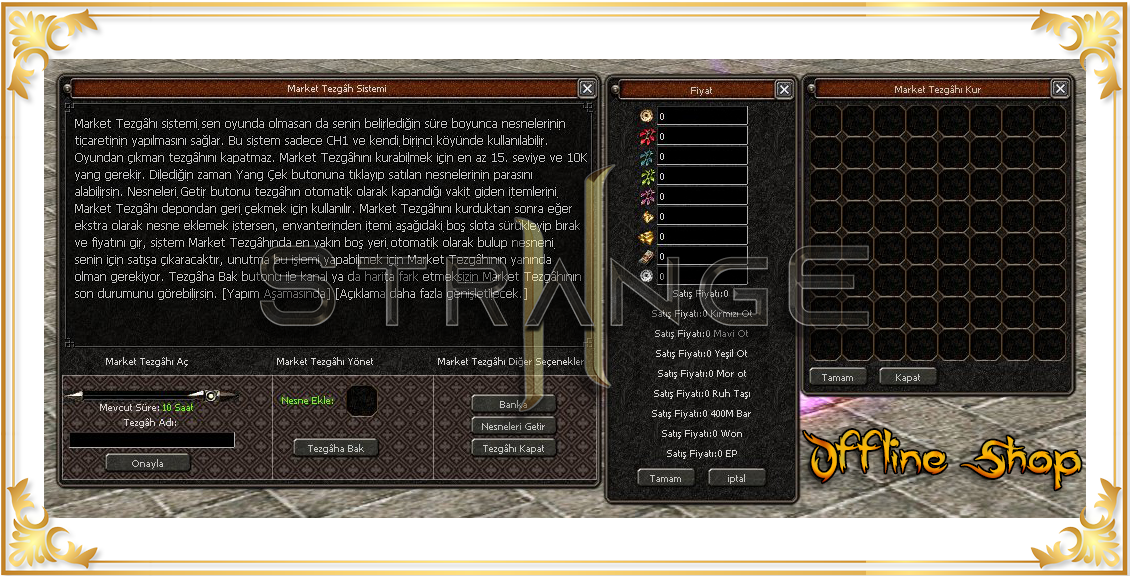Image resolution: width=1130 pixels, height=576 pixels.
Task: Select the gold bar price input field
Action: click(x=701, y=236)
